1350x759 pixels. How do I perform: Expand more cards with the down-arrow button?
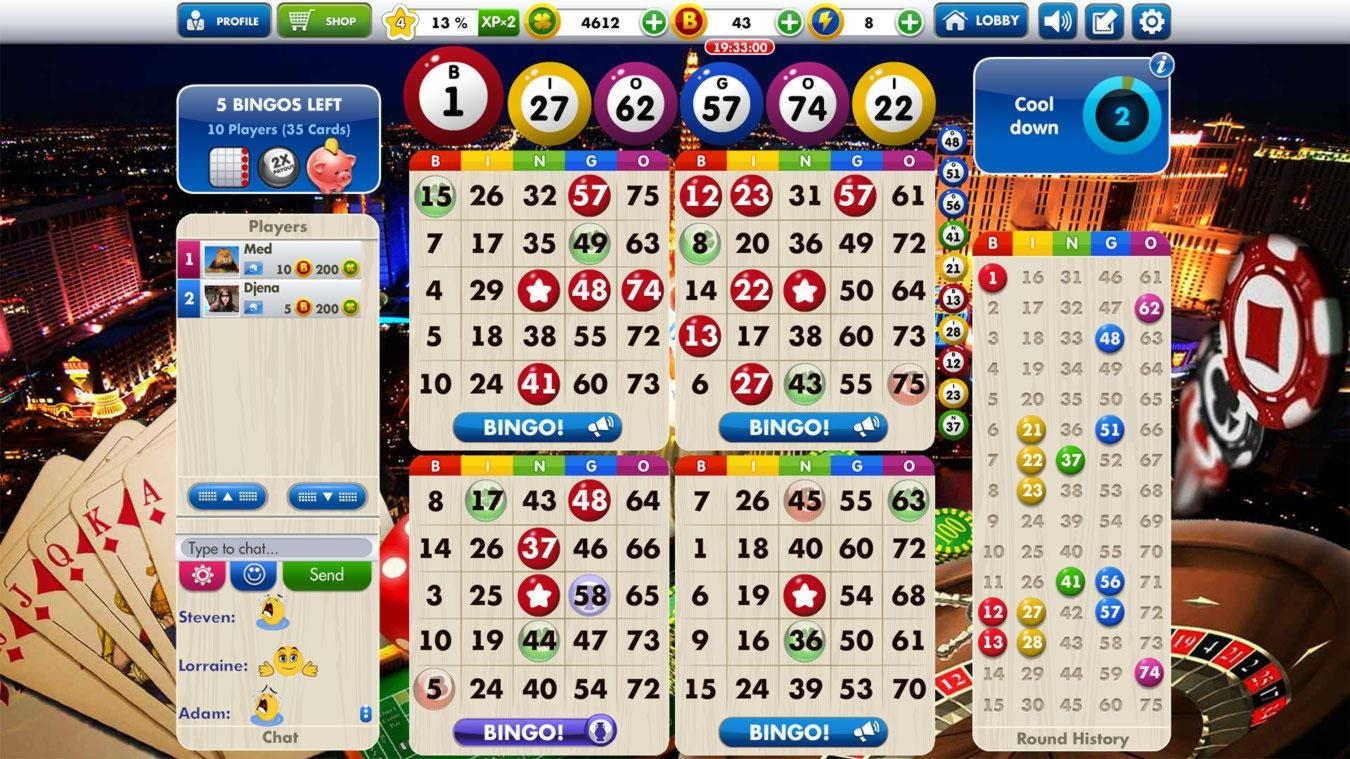coord(327,496)
